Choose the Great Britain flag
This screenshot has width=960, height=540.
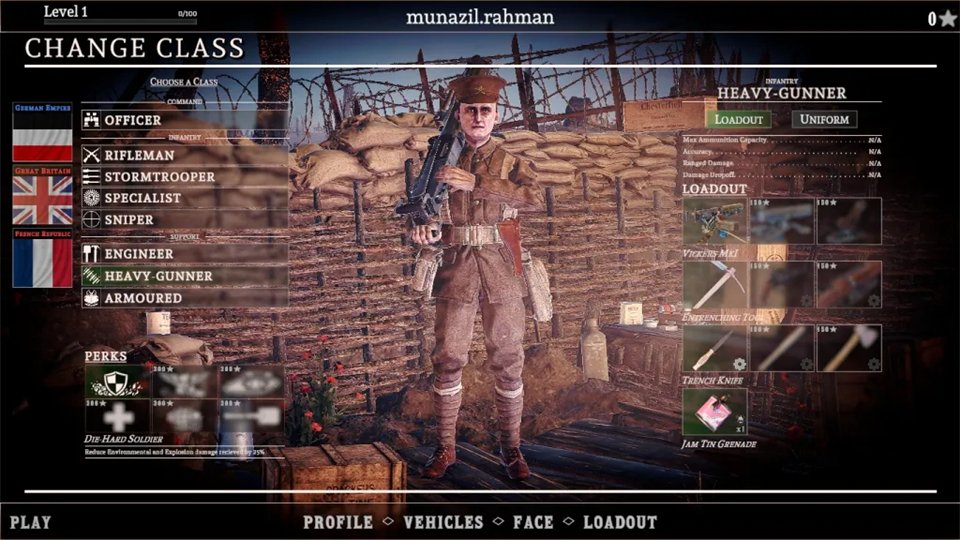pos(42,197)
